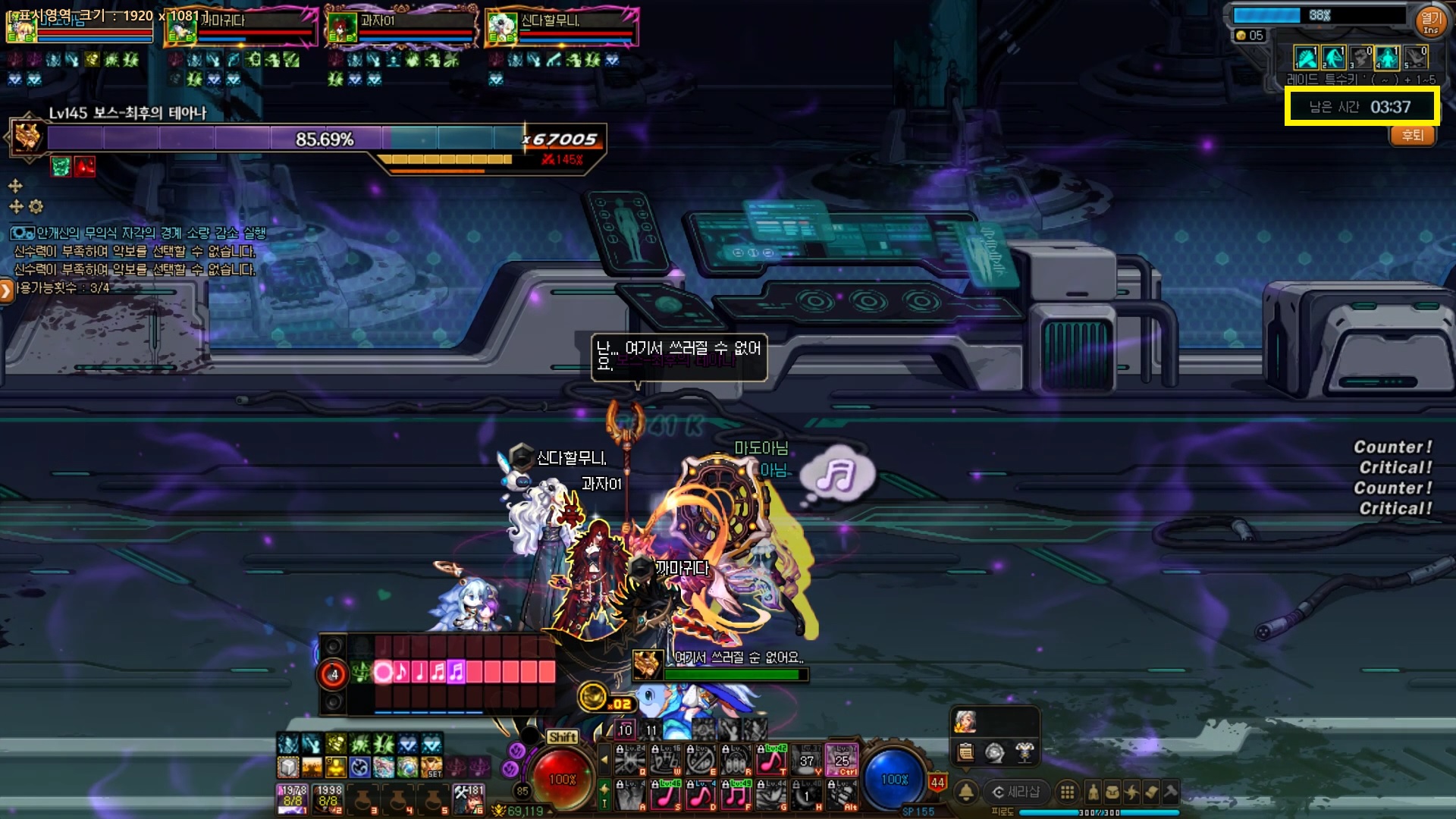Click the 세라샵 shop button
This screenshot has height=819, width=1456.
click(x=1016, y=792)
